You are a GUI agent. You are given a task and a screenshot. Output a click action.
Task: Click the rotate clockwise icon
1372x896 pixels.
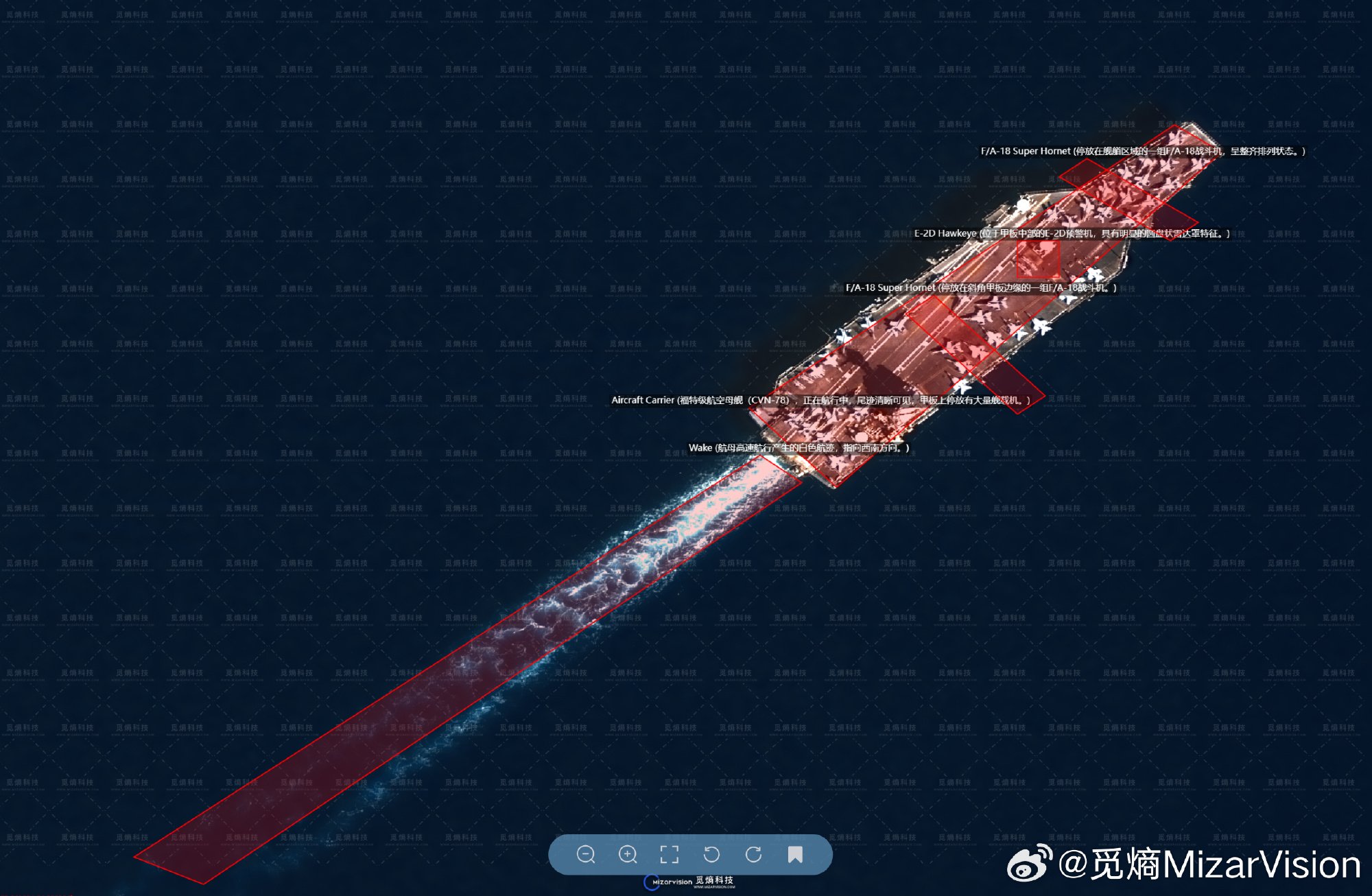coord(755,854)
